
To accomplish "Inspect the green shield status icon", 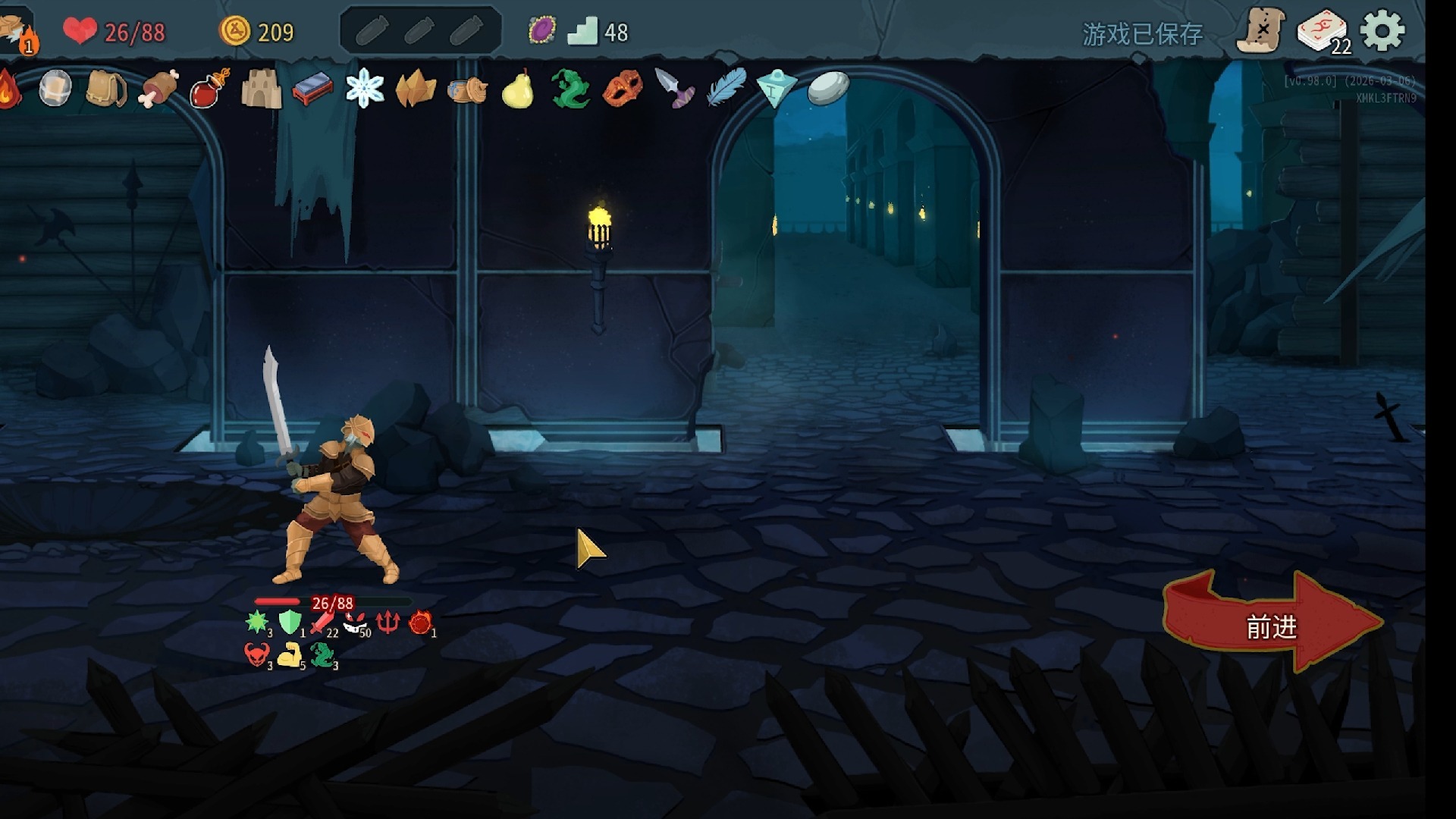I will tap(290, 622).
